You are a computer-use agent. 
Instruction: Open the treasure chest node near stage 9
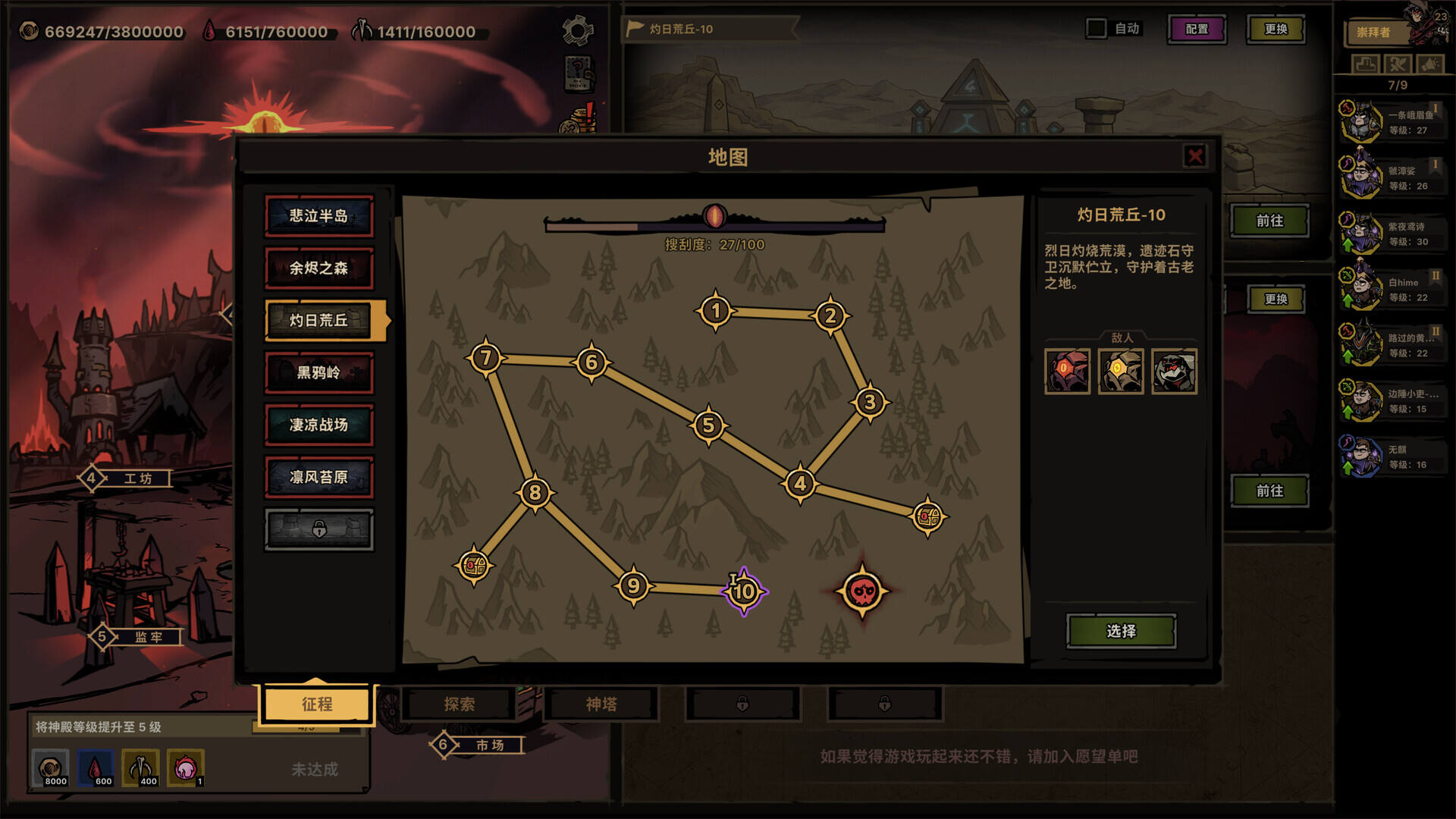tap(474, 565)
